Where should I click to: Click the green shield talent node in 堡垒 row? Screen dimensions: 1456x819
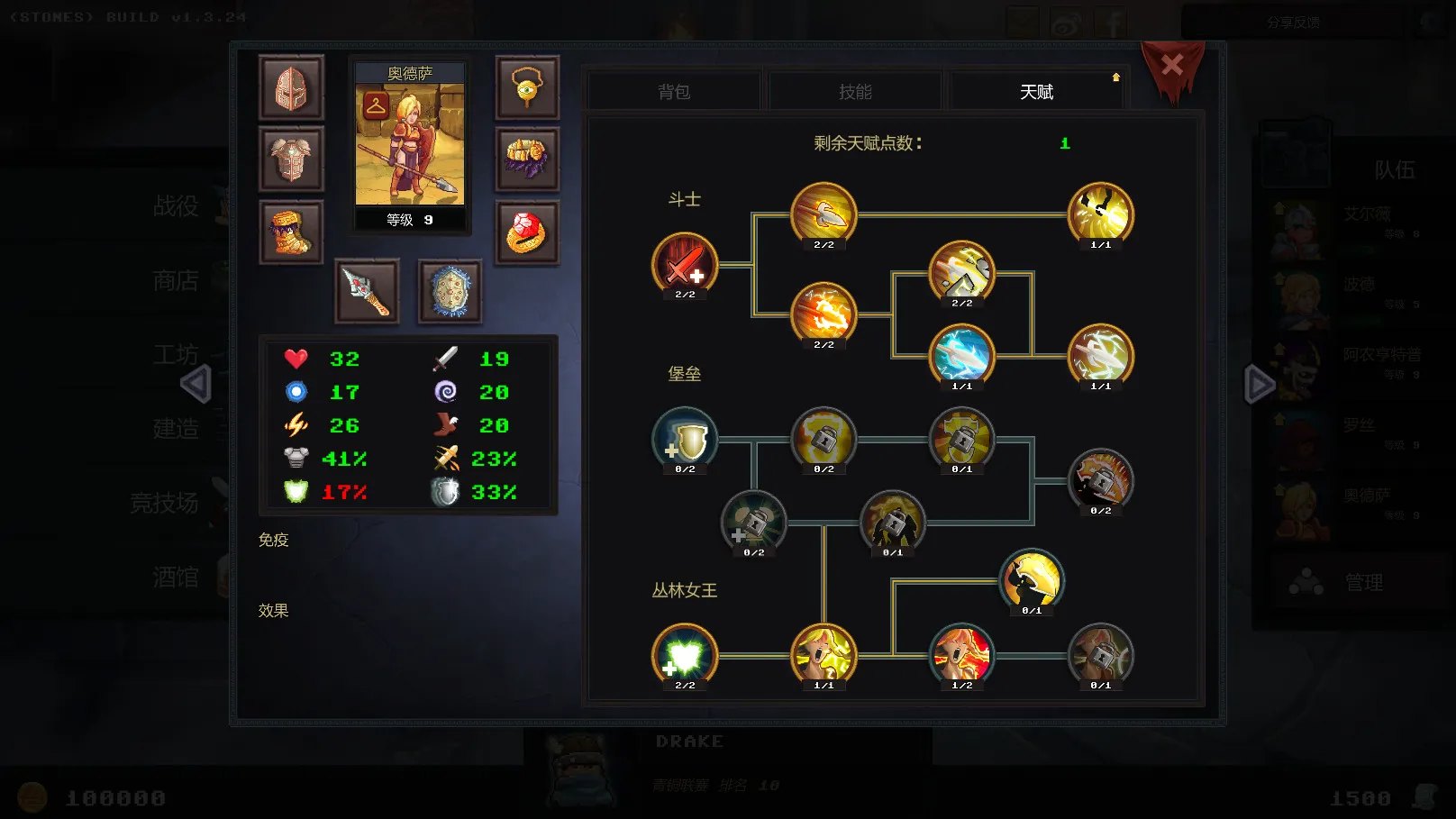pyautogui.click(x=684, y=439)
